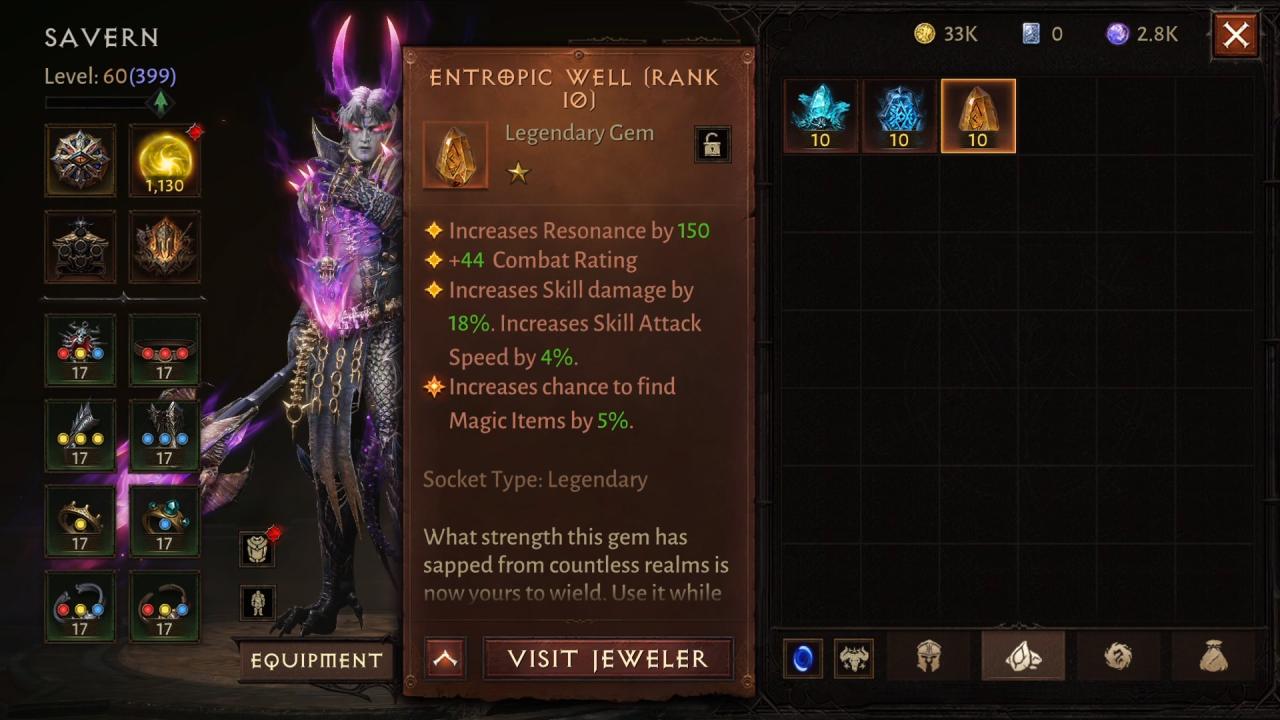The width and height of the screenshot is (1280, 720).
Task: Open the spiked eye emblem slot
Action: [80, 160]
